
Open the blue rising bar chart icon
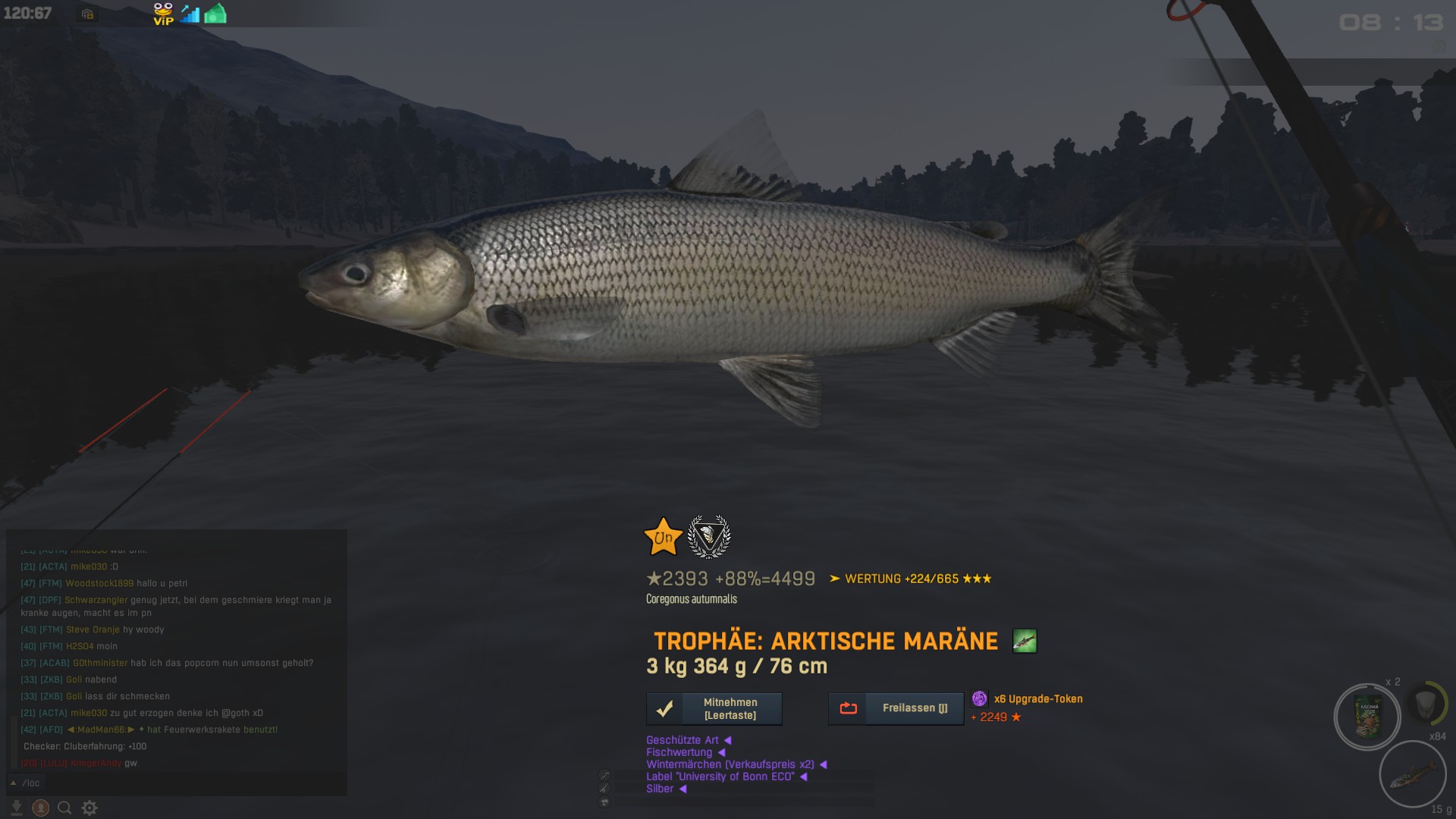tap(190, 14)
